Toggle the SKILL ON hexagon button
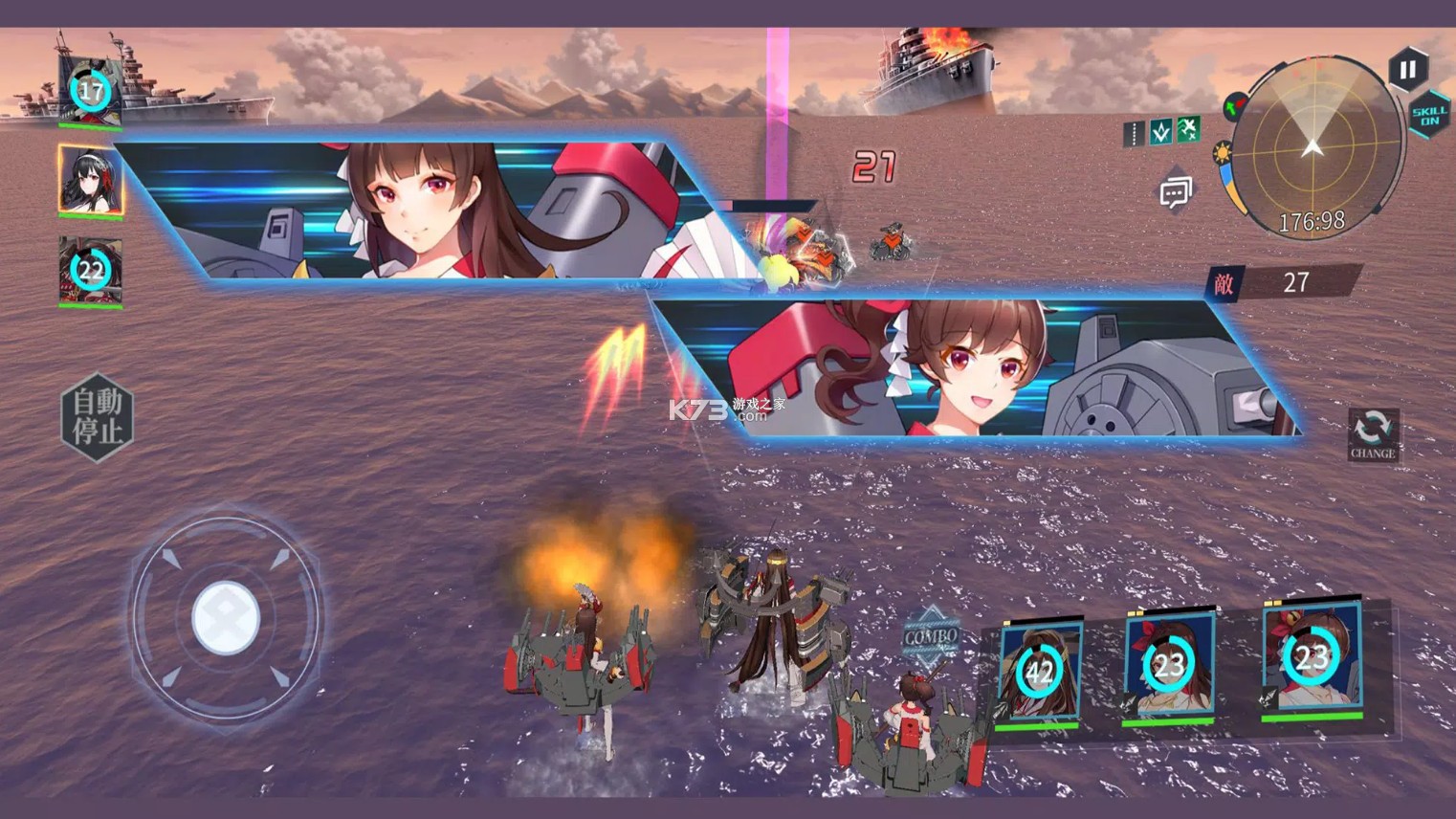Image resolution: width=1456 pixels, height=819 pixels. [x=1429, y=116]
